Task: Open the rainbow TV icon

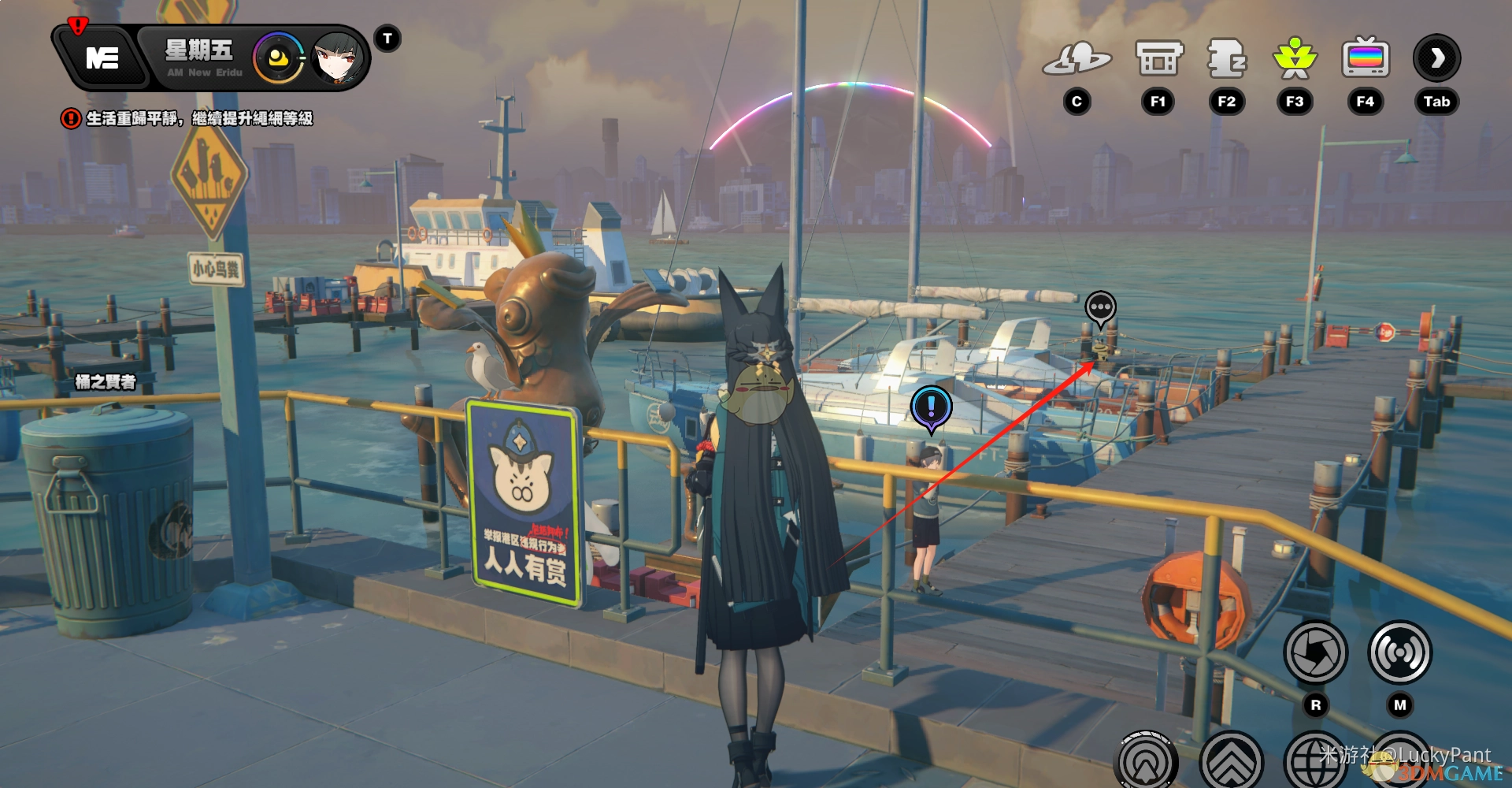Action: [1366, 59]
